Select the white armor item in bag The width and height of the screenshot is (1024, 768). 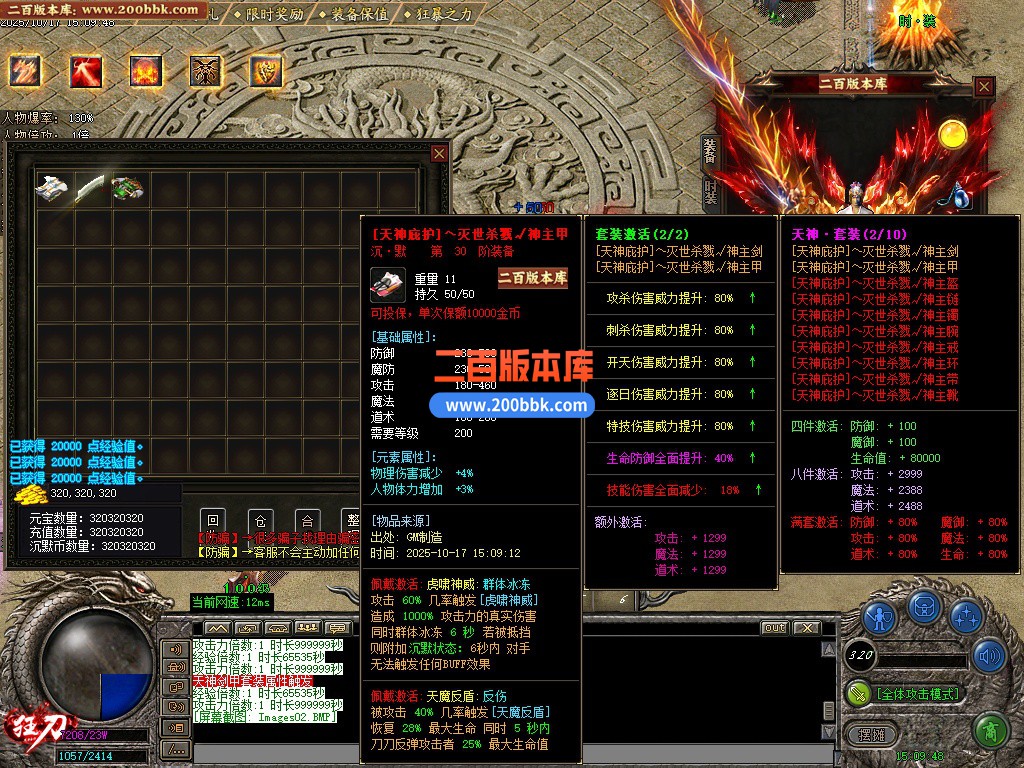click(53, 187)
